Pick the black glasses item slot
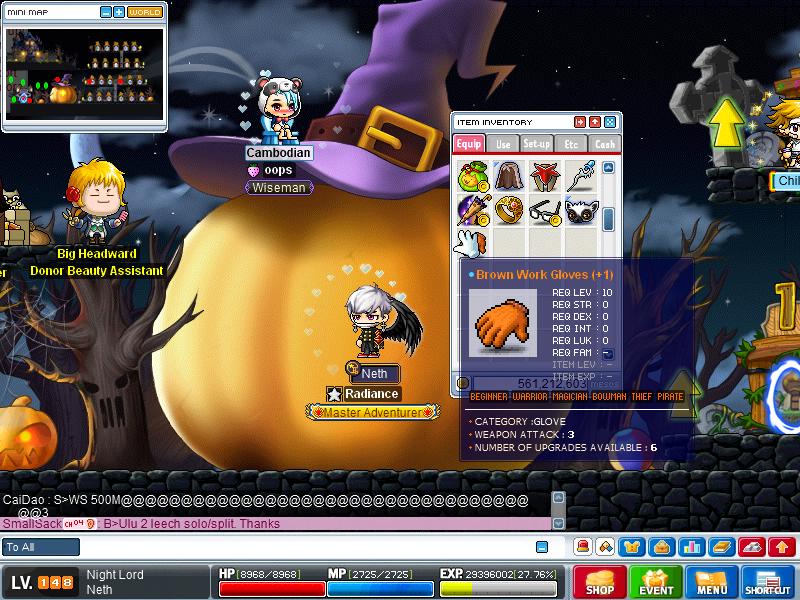The width and height of the screenshot is (800, 600). point(544,211)
